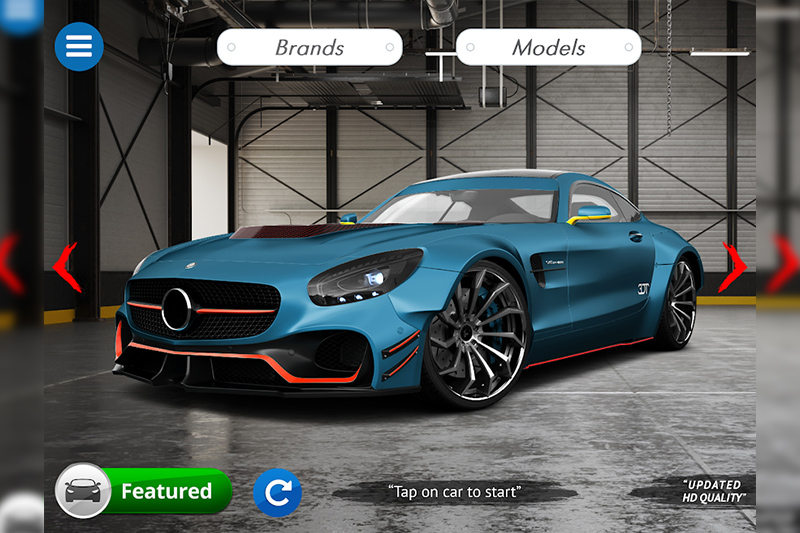Tap the Featured cars button

click(x=144, y=491)
